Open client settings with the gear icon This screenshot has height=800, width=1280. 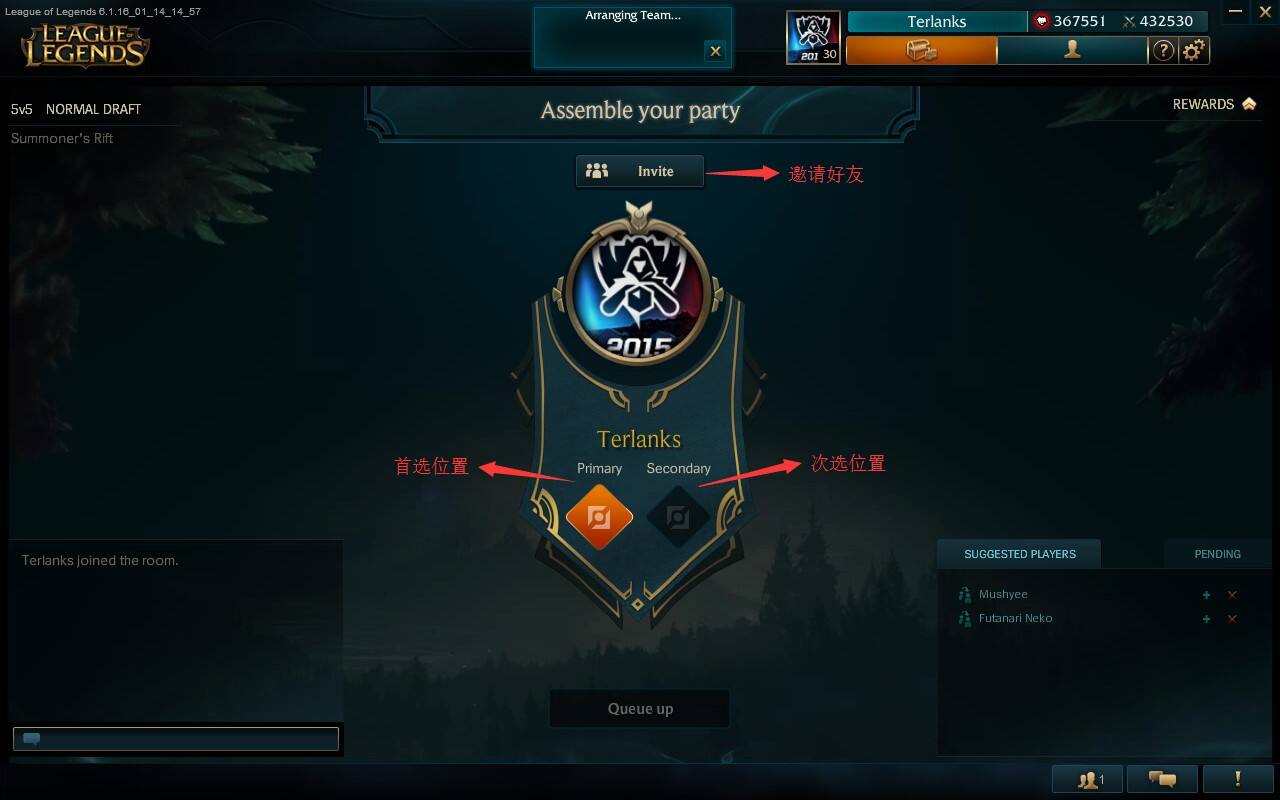(x=1196, y=50)
